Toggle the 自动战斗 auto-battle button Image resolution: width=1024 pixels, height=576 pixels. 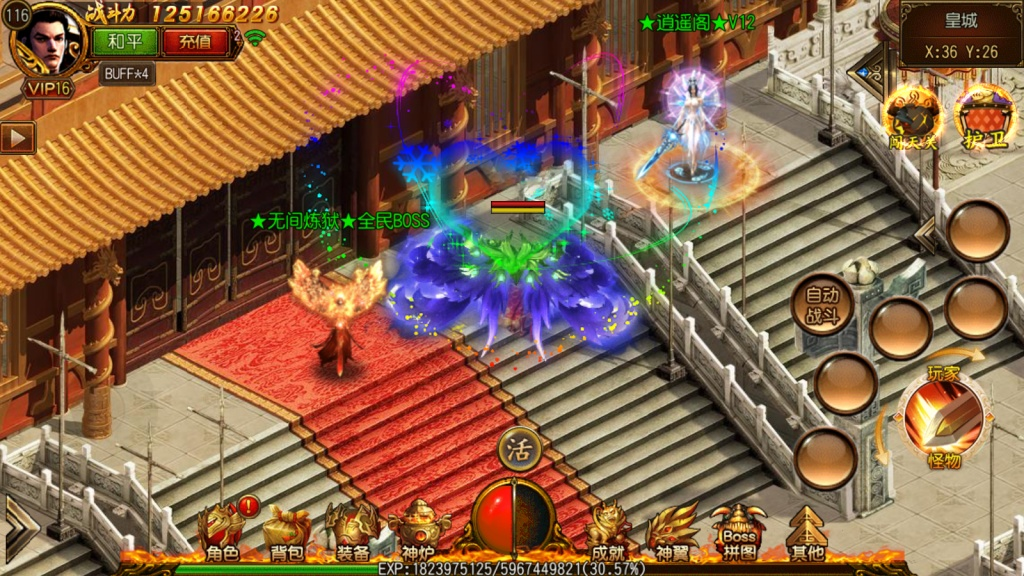tap(822, 304)
